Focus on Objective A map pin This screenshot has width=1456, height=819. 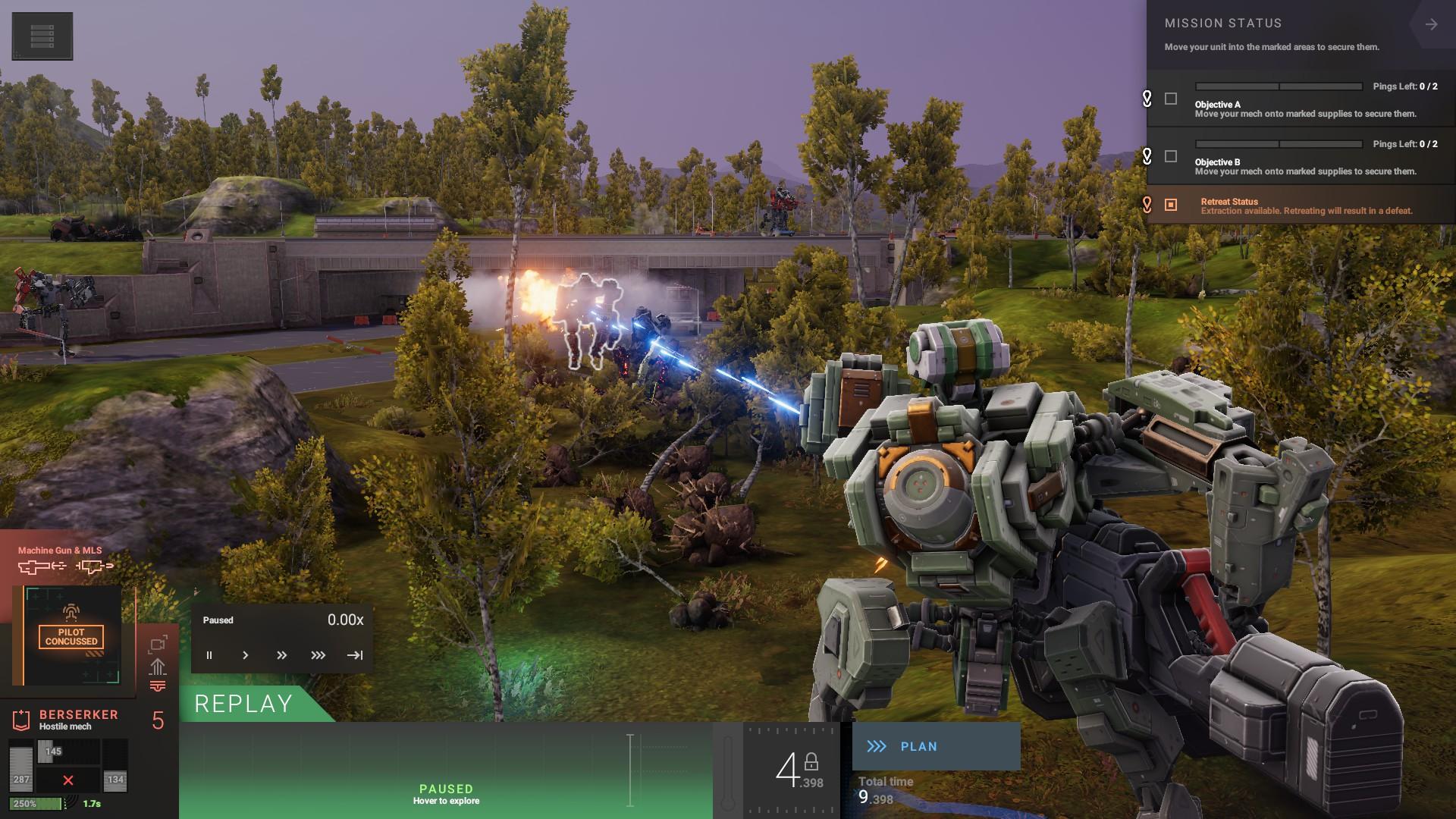tap(1147, 99)
